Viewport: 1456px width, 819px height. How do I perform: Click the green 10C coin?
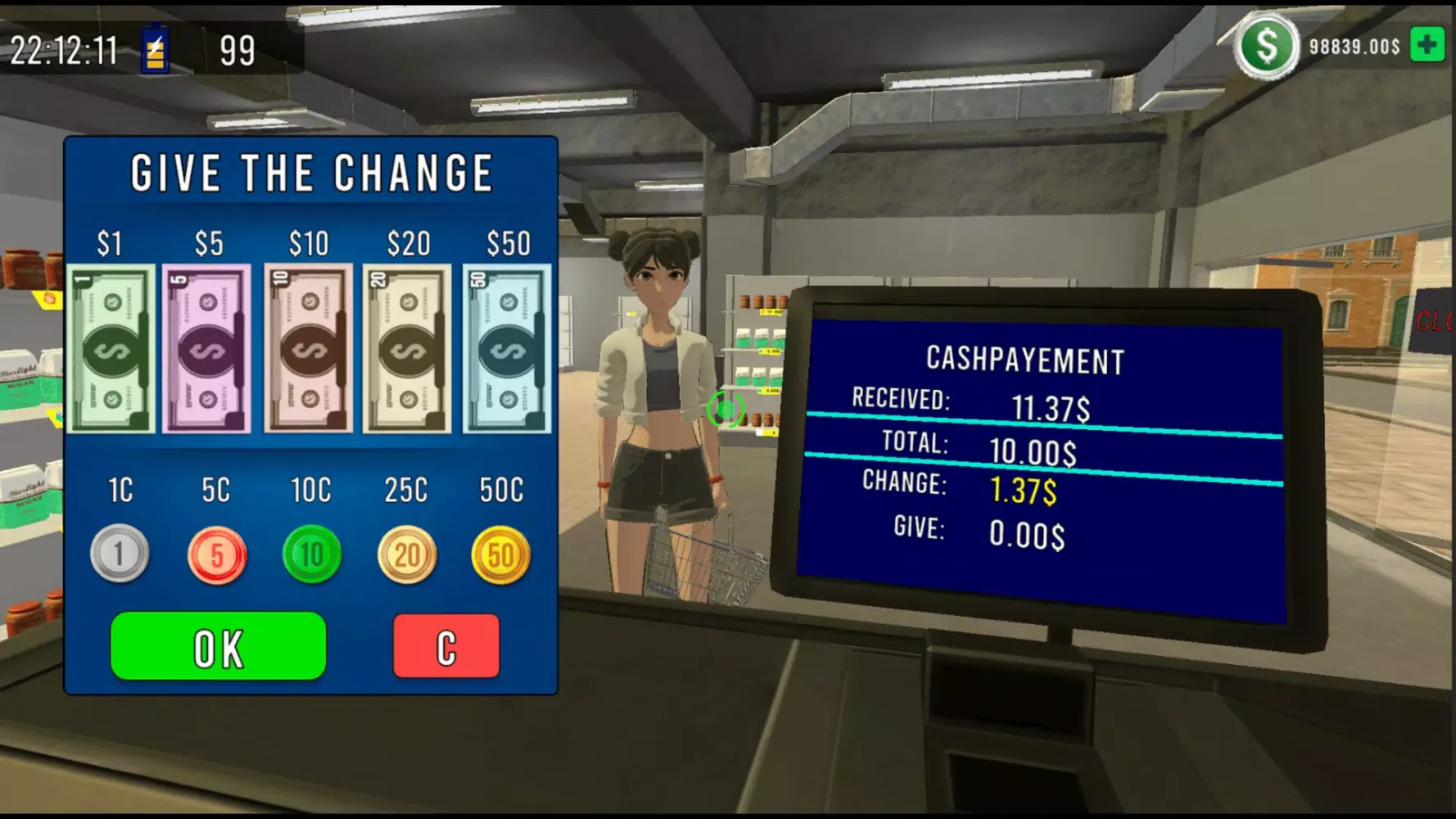(311, 554)
